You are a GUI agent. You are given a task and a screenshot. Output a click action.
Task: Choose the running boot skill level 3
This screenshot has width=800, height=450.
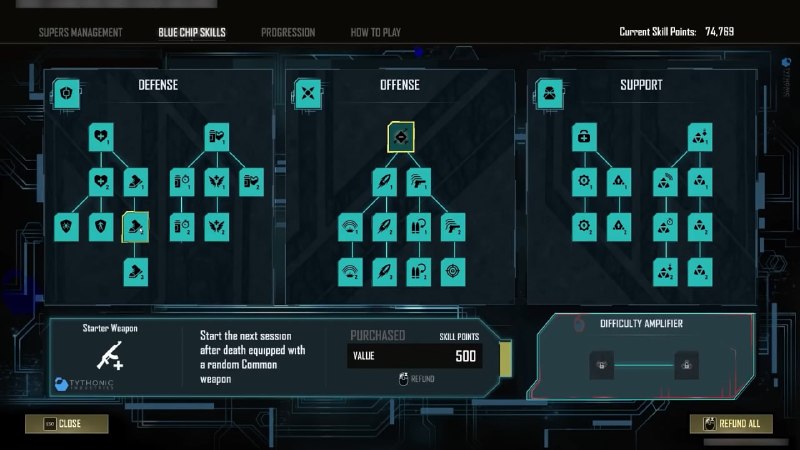click(x=135, y=271)
